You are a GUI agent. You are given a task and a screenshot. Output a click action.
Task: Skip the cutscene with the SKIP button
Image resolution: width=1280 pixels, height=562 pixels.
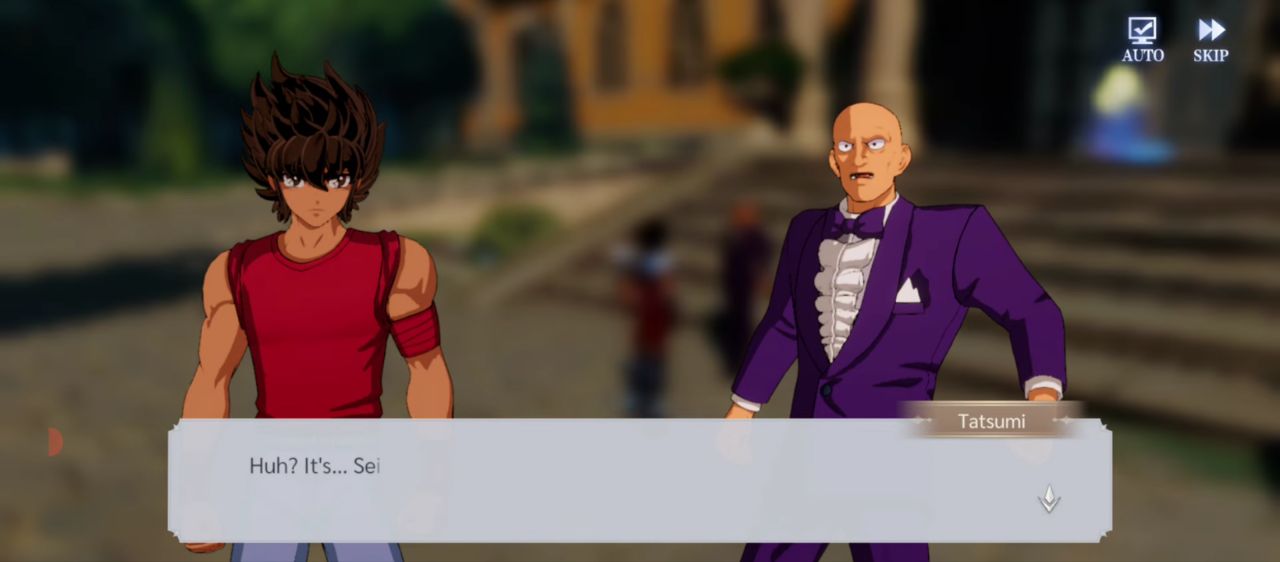pyautogui.click(x=1211, y=40)
